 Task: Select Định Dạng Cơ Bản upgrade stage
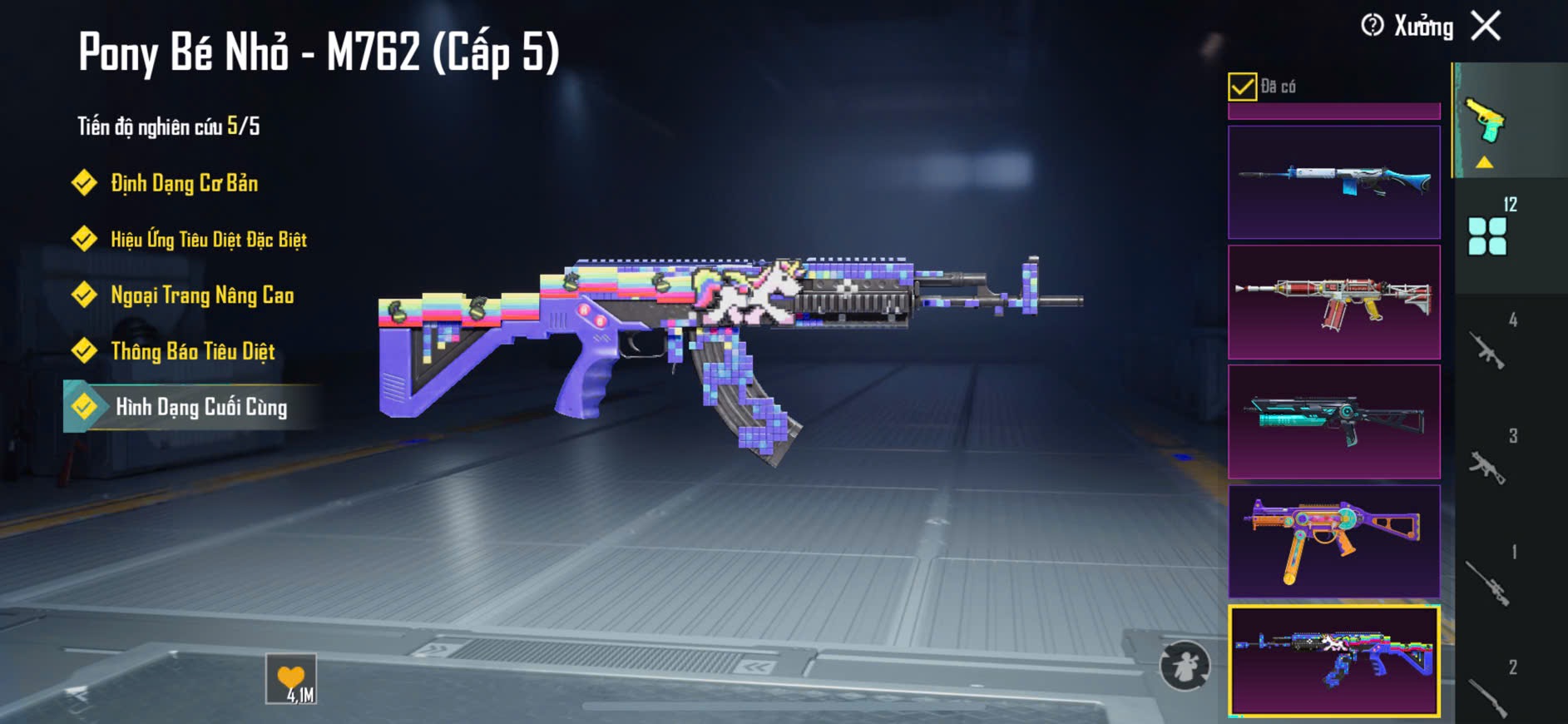click(x=184, y=183)
